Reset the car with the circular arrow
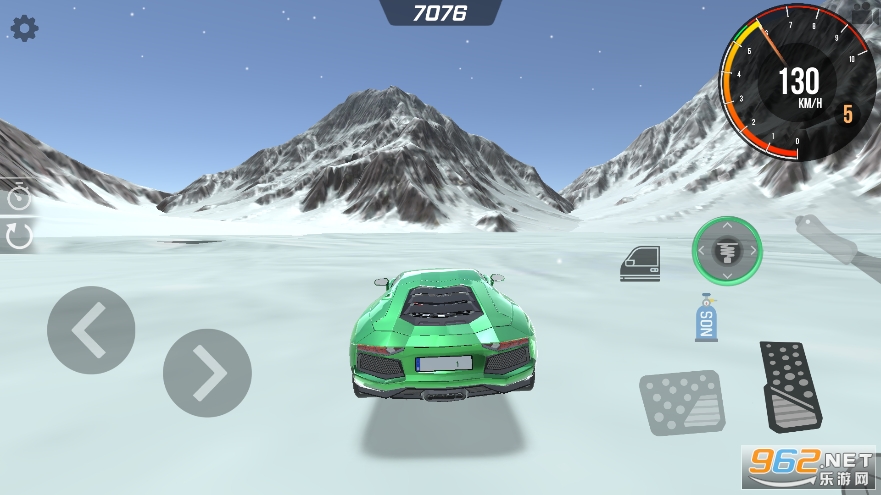Viewport: 881px width, 495px height. point(19,236)
